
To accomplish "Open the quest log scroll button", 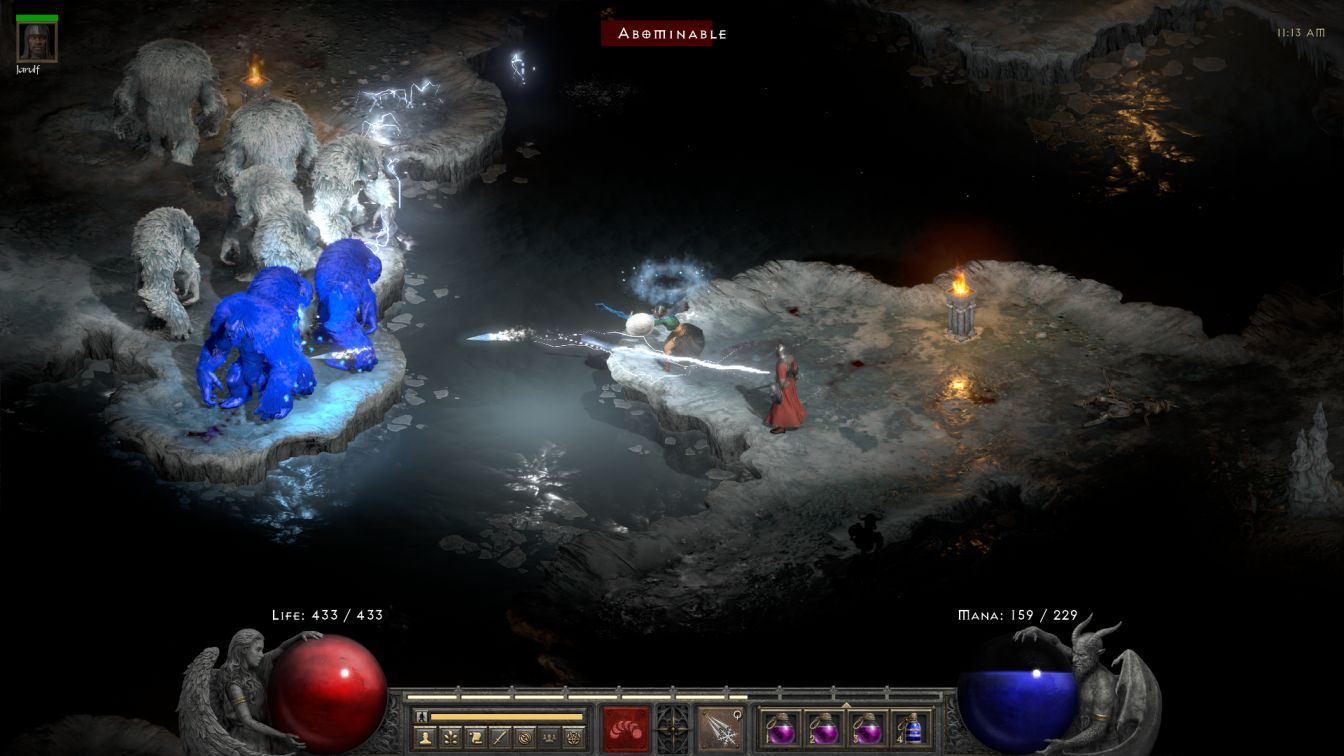I will (476, 737).
